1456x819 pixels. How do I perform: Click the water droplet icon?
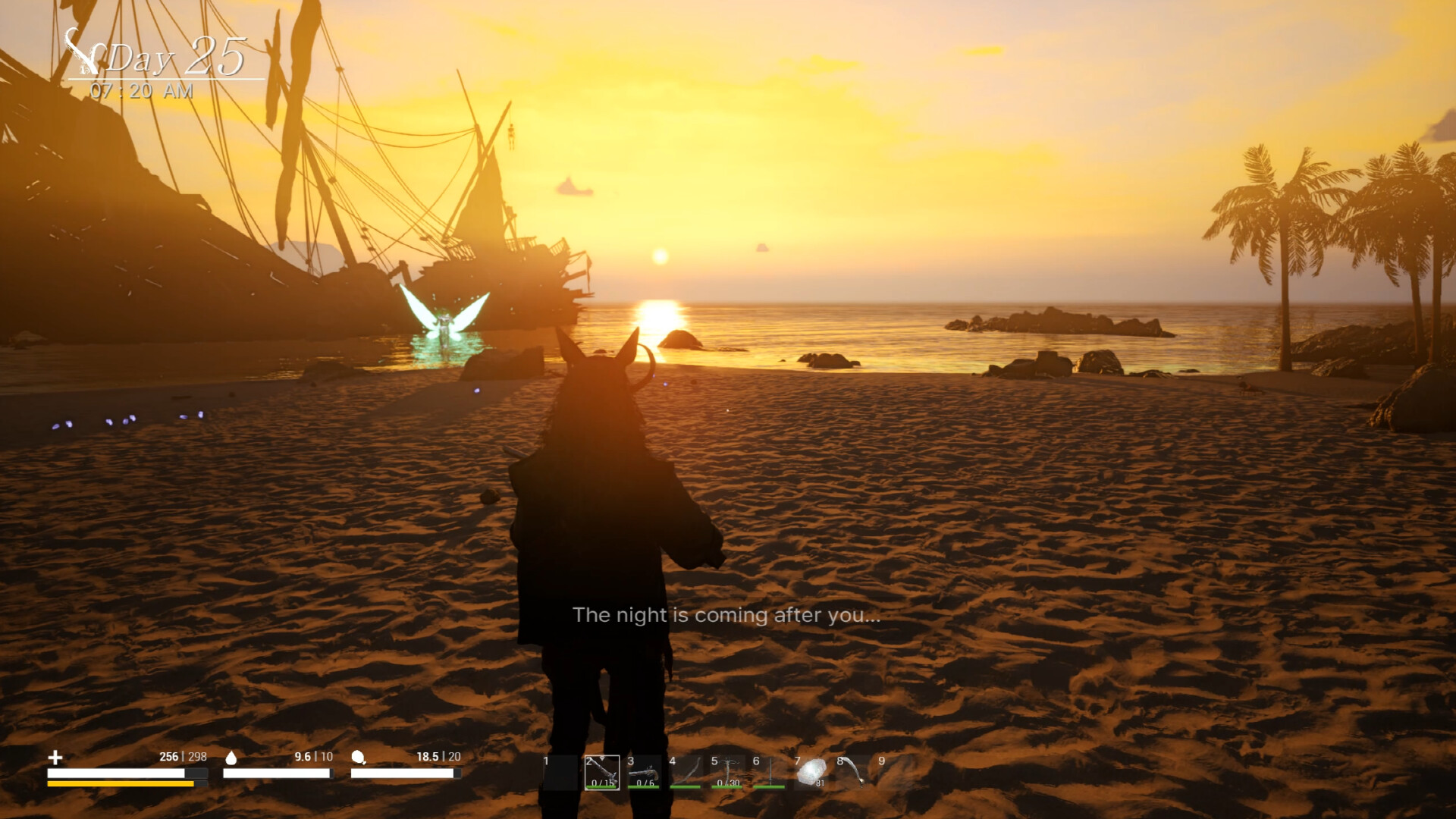tap(231, 758)
